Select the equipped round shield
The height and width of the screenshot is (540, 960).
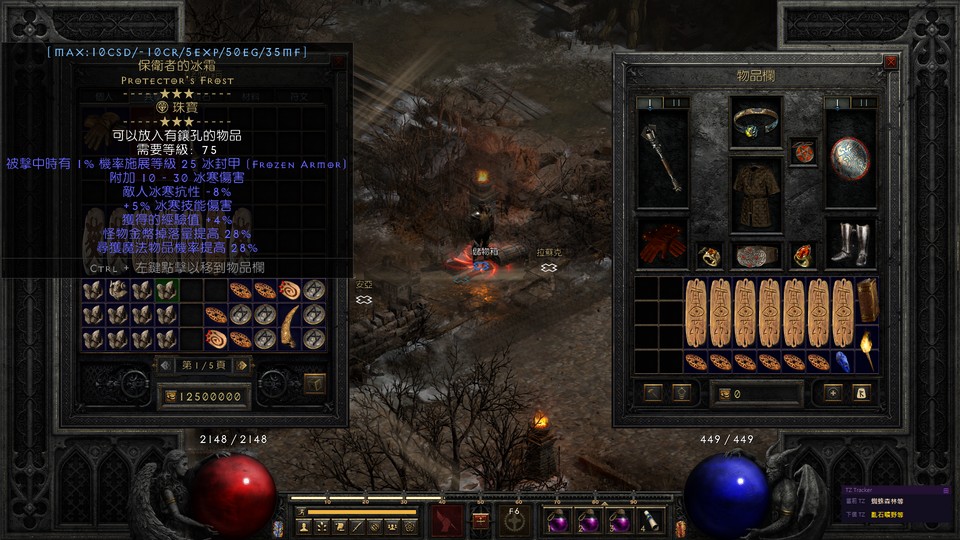click(850, 157)
